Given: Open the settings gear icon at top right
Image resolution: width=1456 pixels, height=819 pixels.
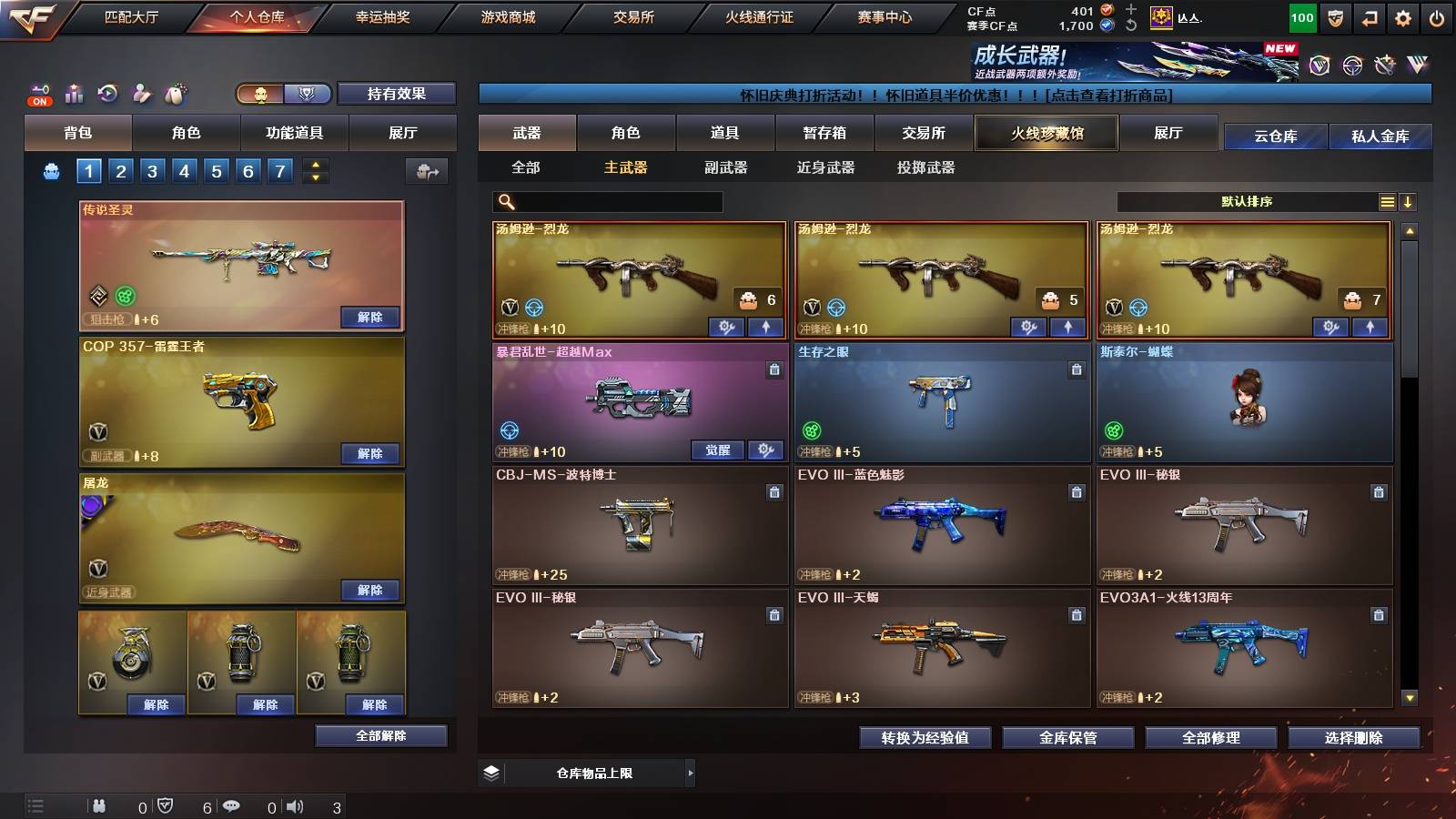Looking at the screenshot, I should pyautogui.click(x=1401, y=18).
